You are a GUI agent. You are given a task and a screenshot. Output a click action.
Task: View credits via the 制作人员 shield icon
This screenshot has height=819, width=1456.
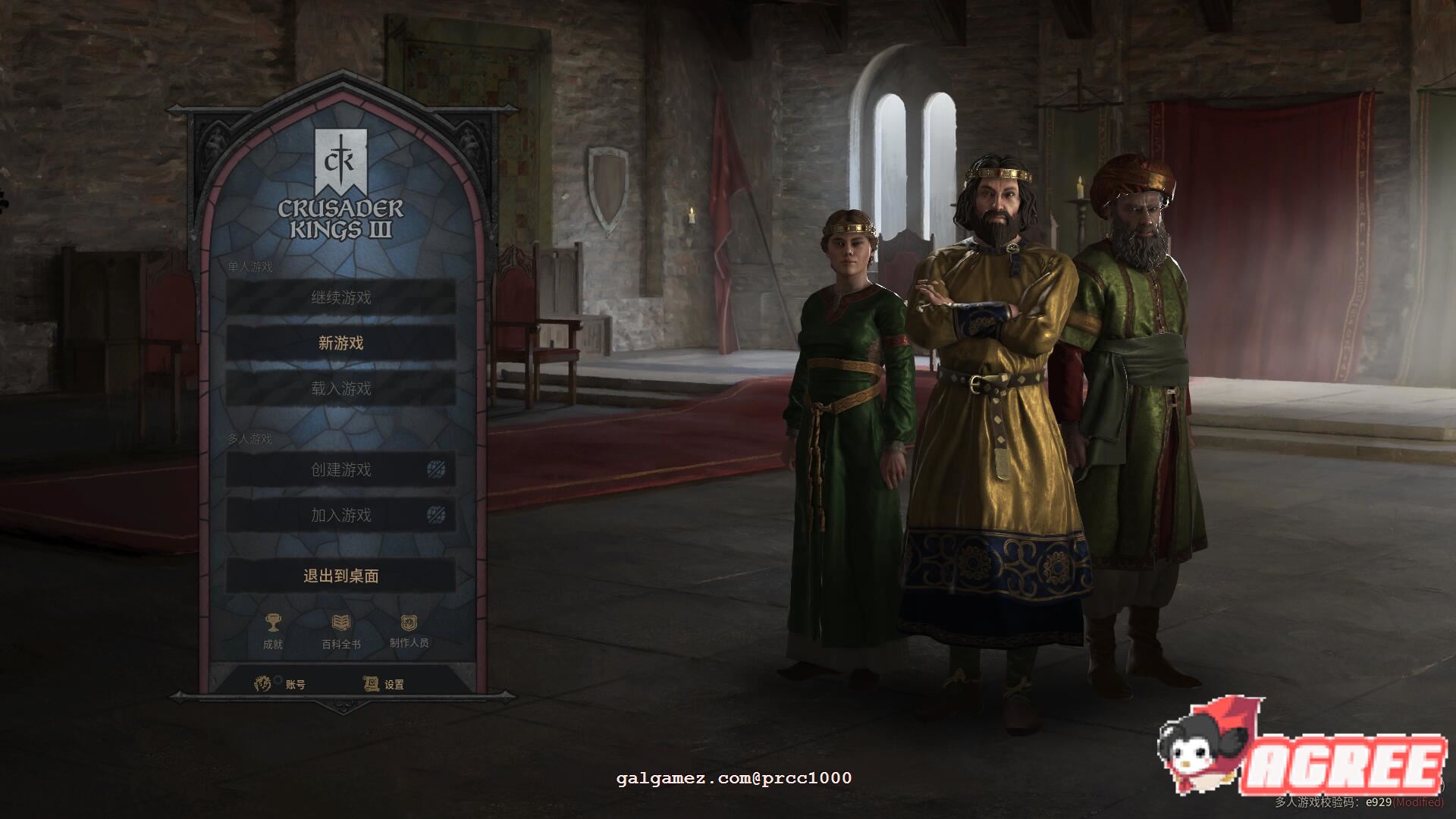click(x=408, y=623)
